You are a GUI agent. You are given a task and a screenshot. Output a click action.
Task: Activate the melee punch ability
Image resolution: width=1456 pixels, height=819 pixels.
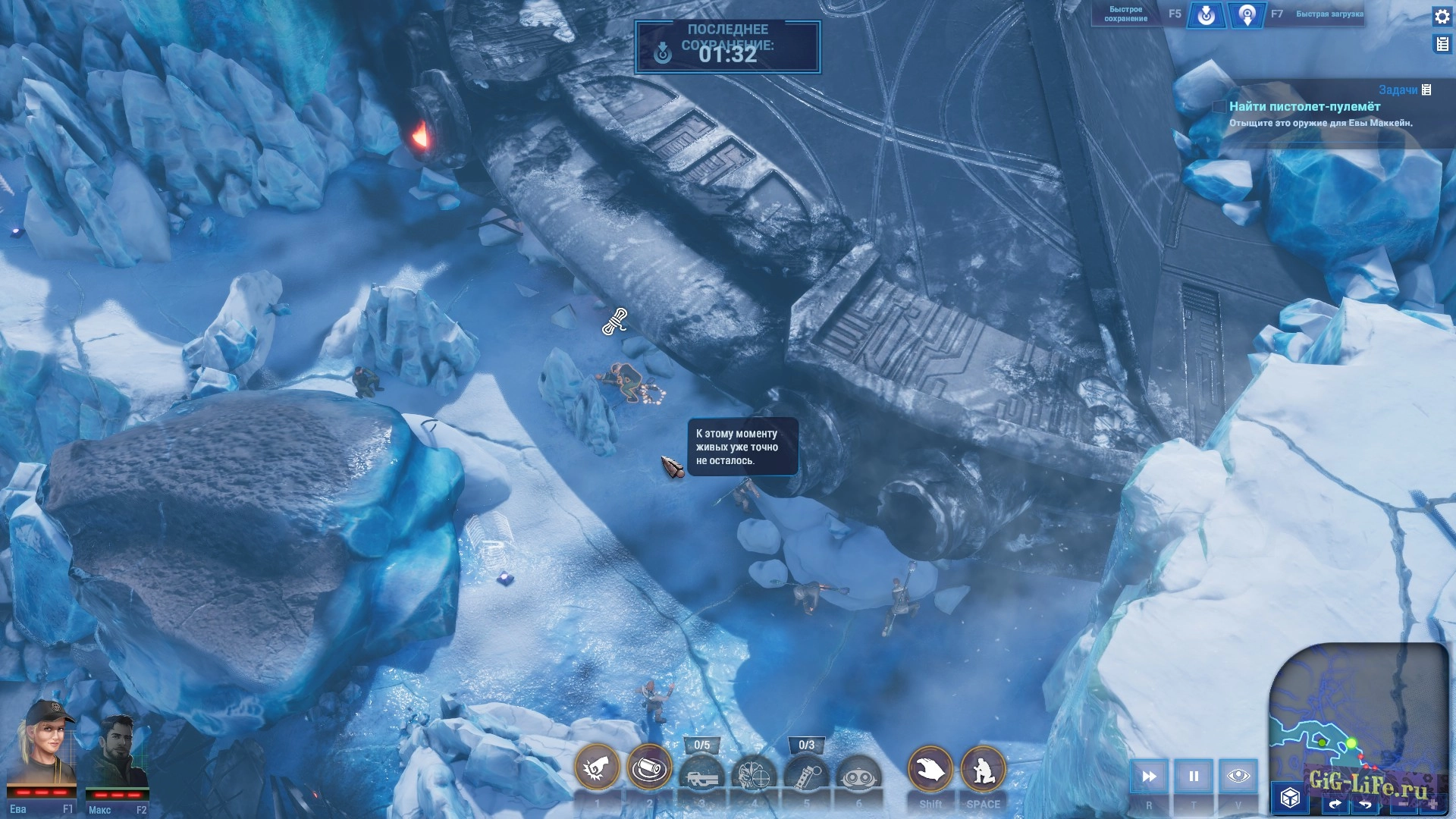point(597,768)
